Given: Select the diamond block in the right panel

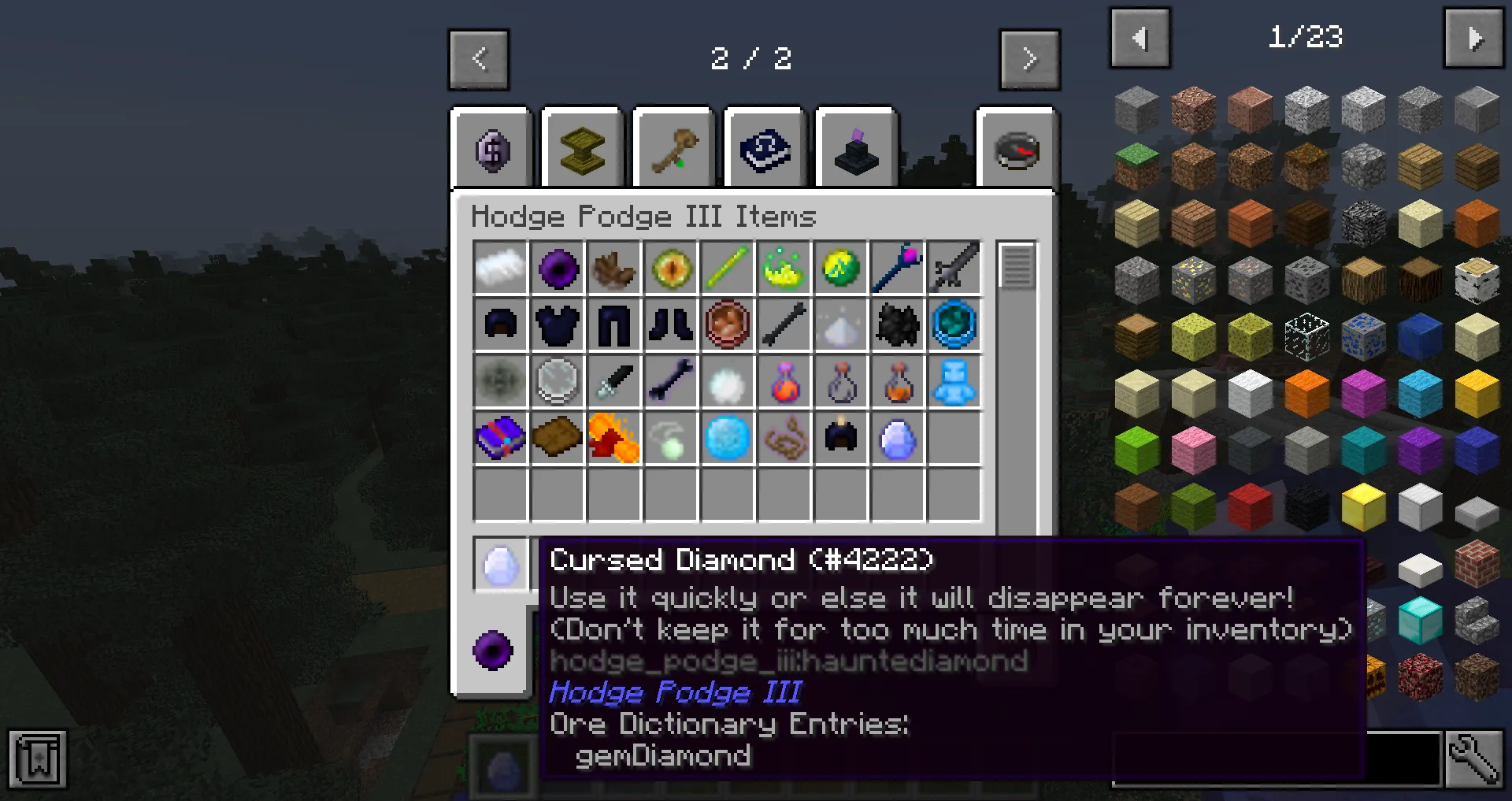Looking at the screenshot, I should click(1420, 622).
